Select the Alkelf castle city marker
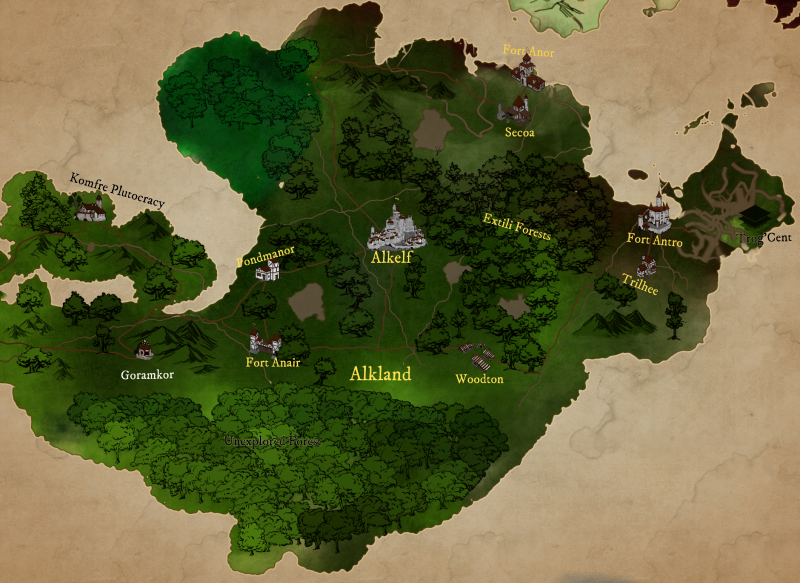The width and height of the screenshot is (800, 583). click(x=397, y=227)
